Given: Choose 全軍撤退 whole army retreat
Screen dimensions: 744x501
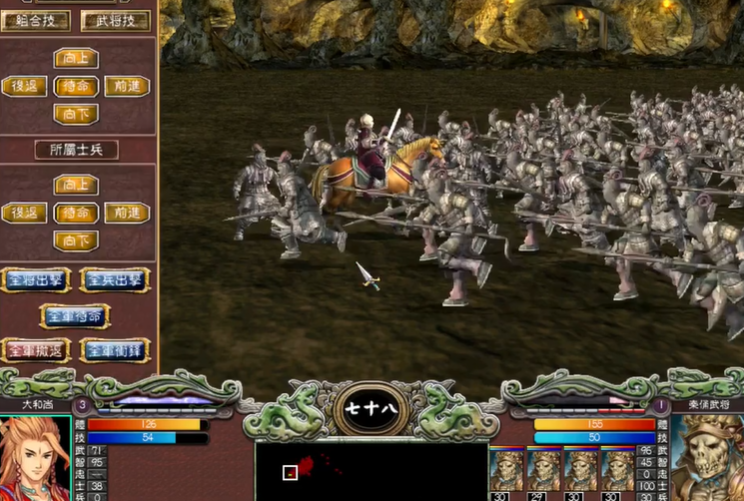Looking at the screenshot, I should [x=36, y=350].
